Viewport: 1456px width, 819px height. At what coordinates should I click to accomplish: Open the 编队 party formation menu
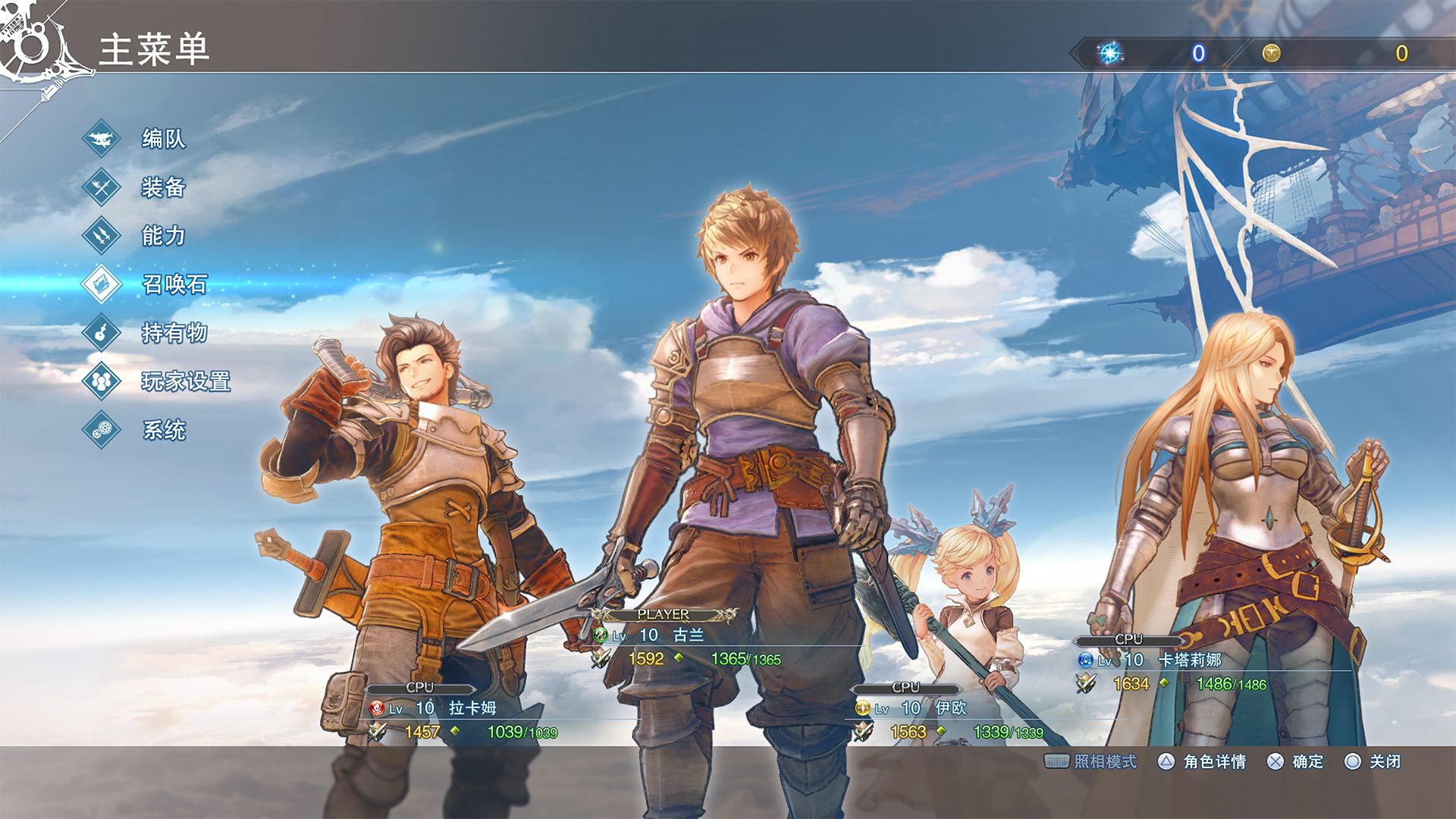click(x=163, y=139)
